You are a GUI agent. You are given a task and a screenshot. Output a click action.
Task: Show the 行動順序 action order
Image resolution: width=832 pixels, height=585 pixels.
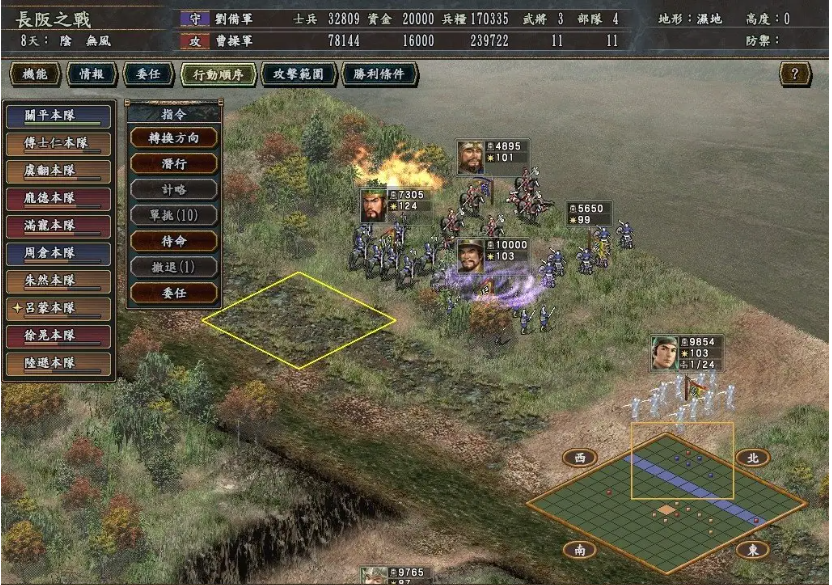[x=219, y=74]
